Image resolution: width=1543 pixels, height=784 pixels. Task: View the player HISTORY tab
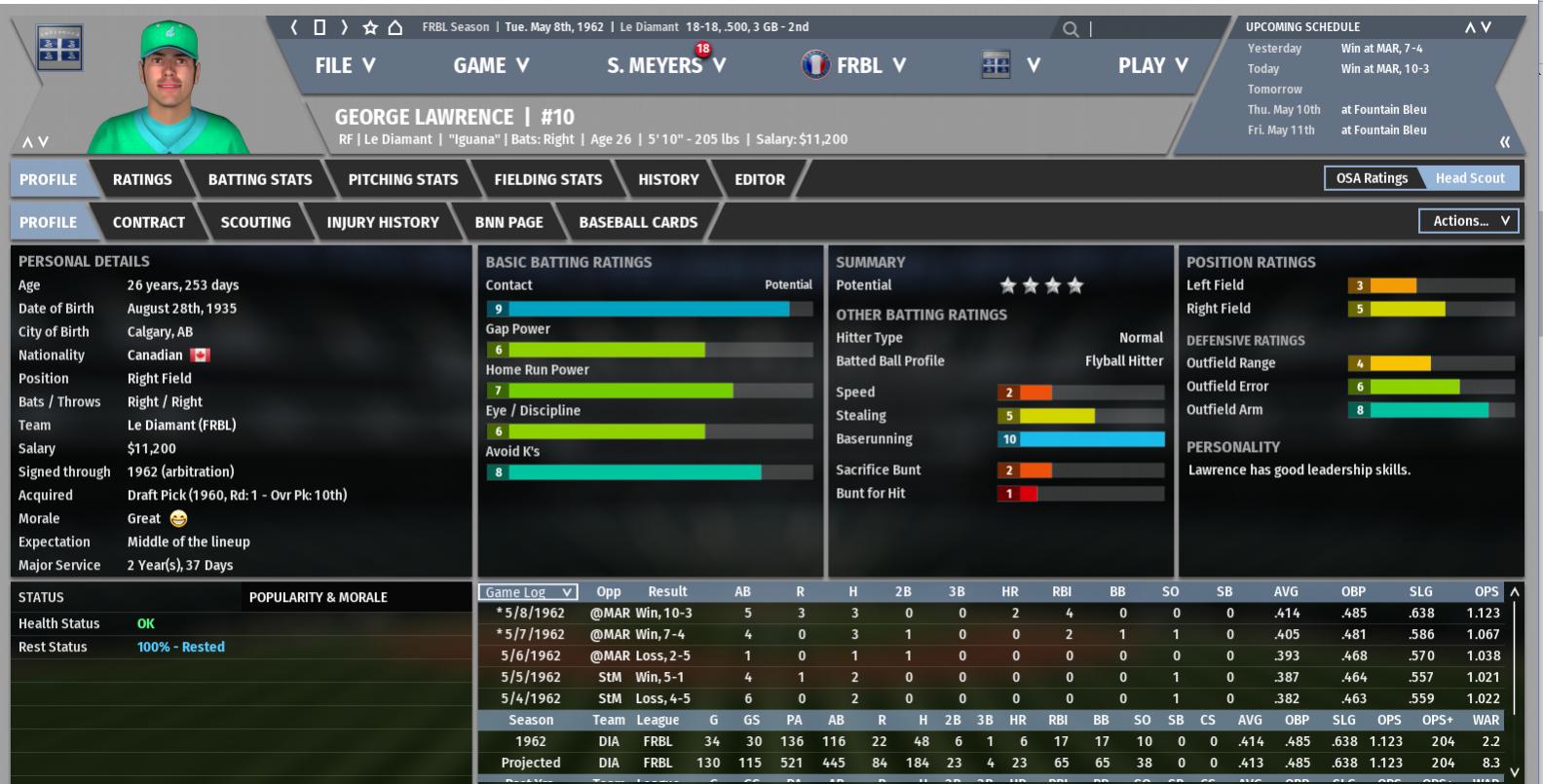(x=668, y=179)
